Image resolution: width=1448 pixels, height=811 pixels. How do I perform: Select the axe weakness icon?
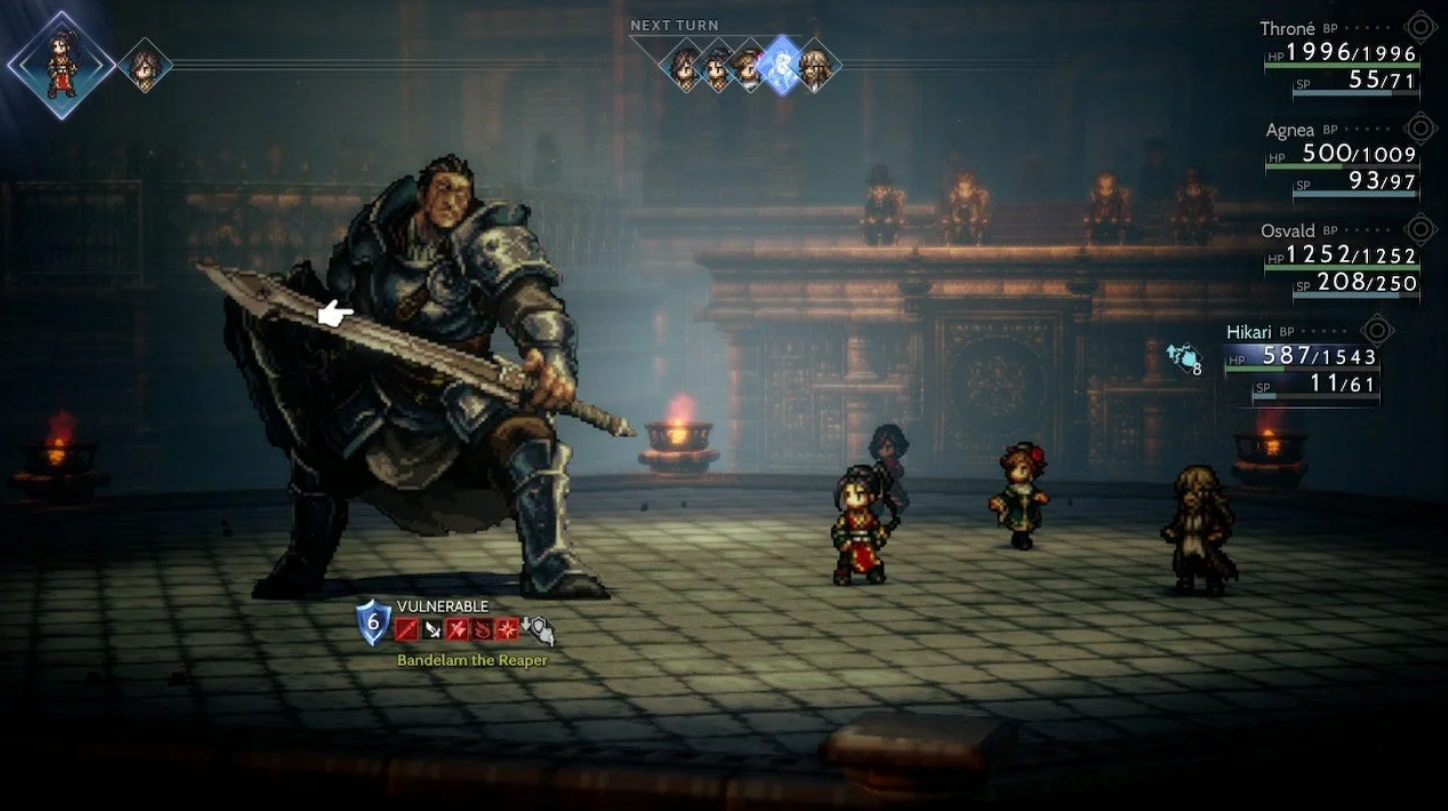(x=457, y=629)
